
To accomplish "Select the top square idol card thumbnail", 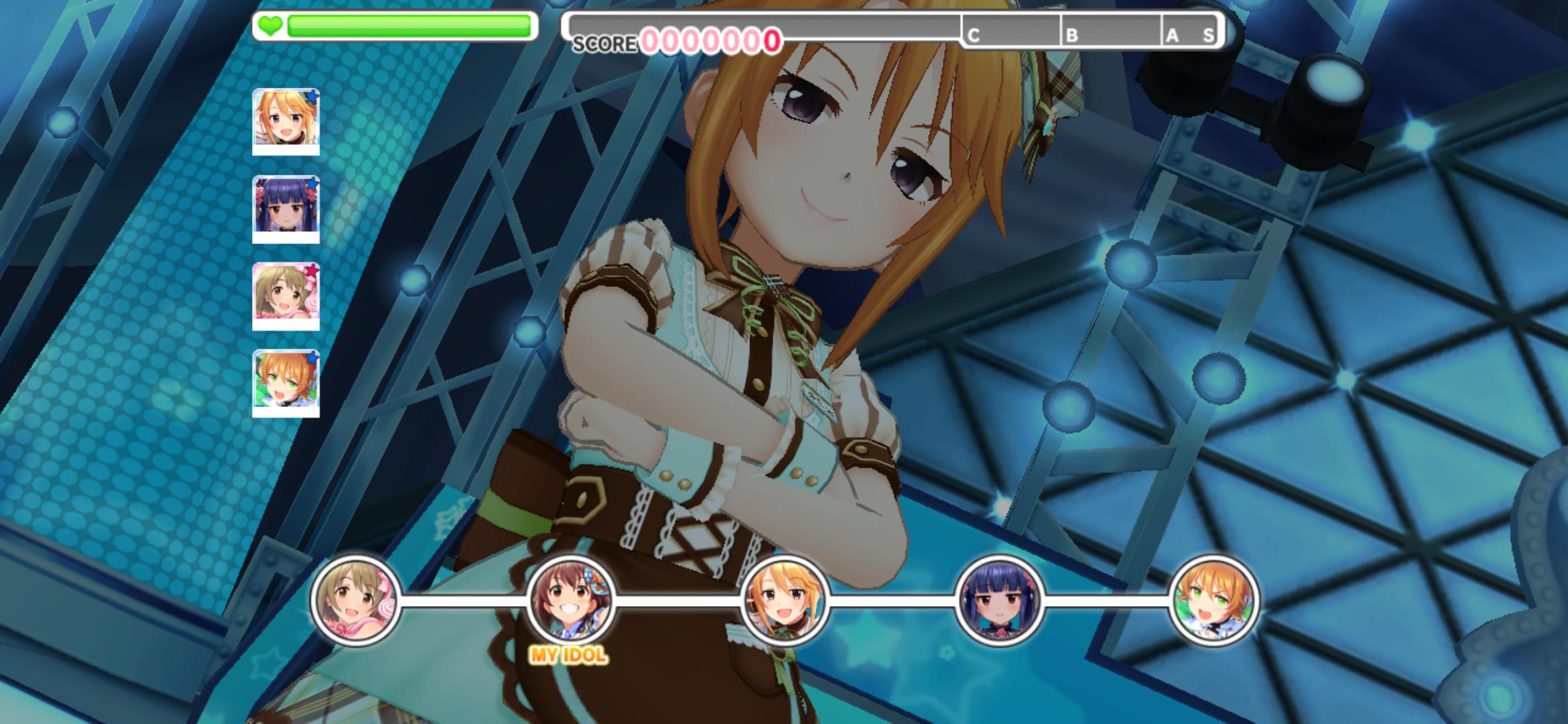I will tap(286, 121).
